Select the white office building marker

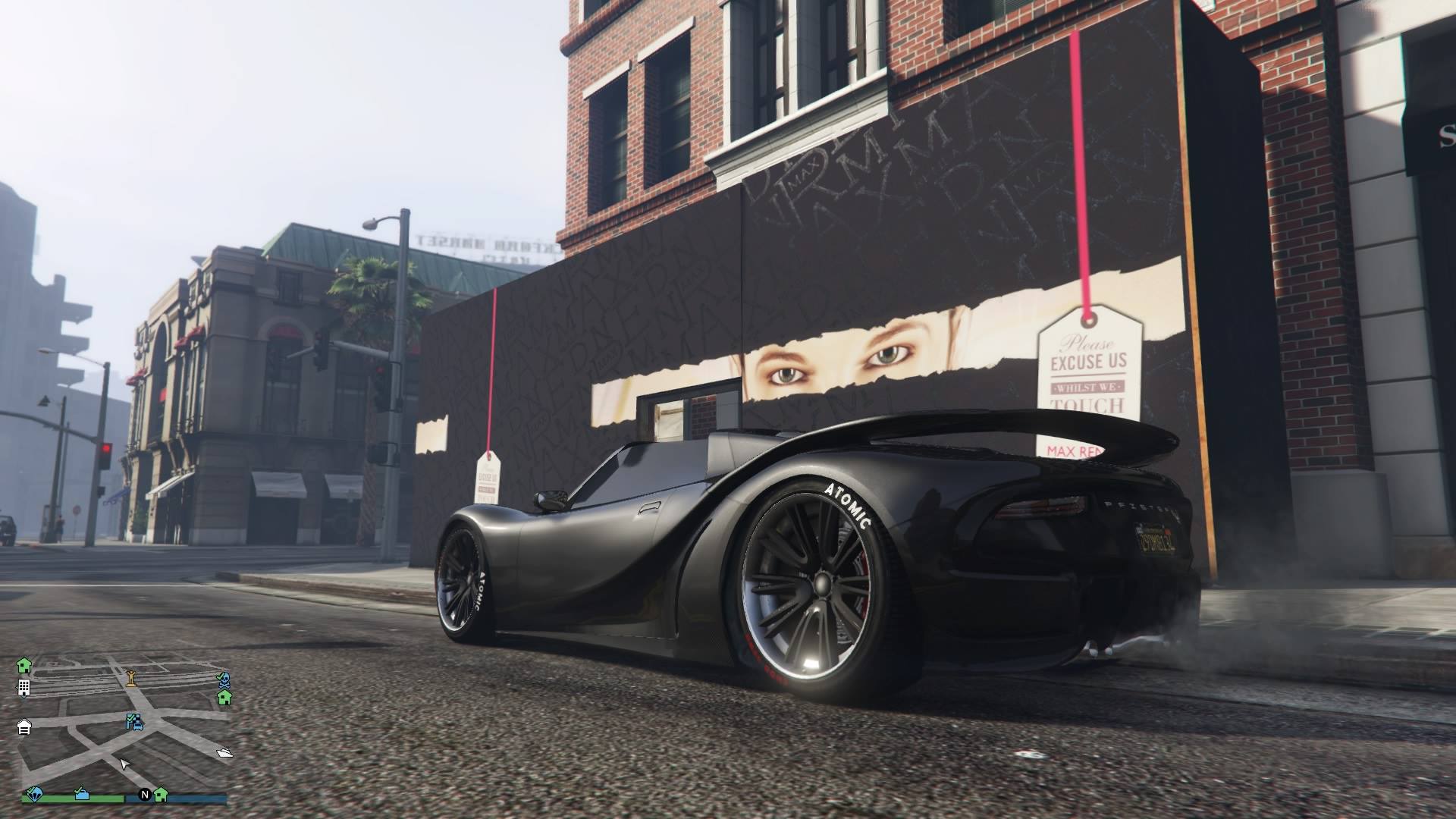click(24, 688)
